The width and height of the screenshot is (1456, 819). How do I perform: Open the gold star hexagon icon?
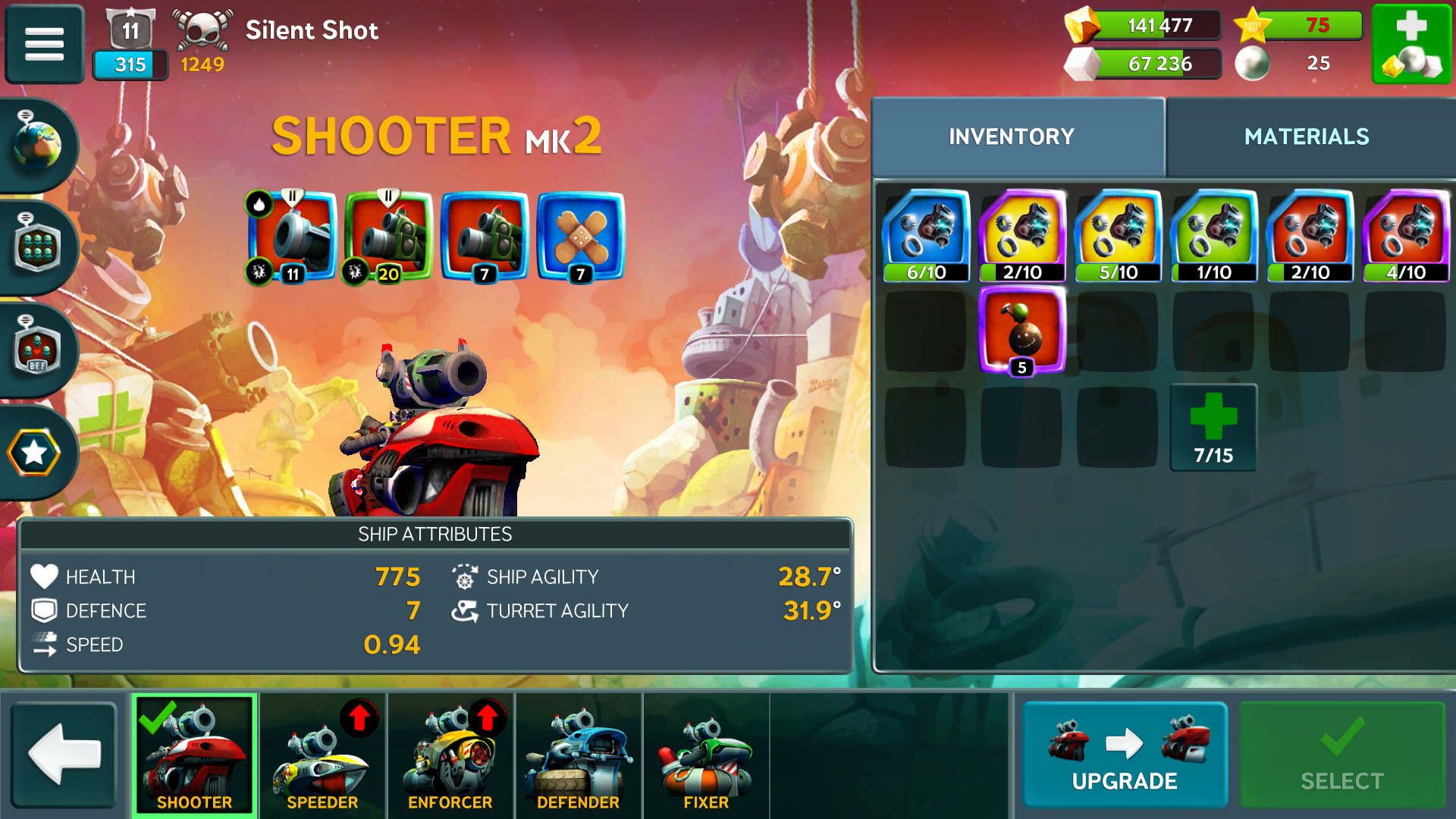tap(34, 453)
